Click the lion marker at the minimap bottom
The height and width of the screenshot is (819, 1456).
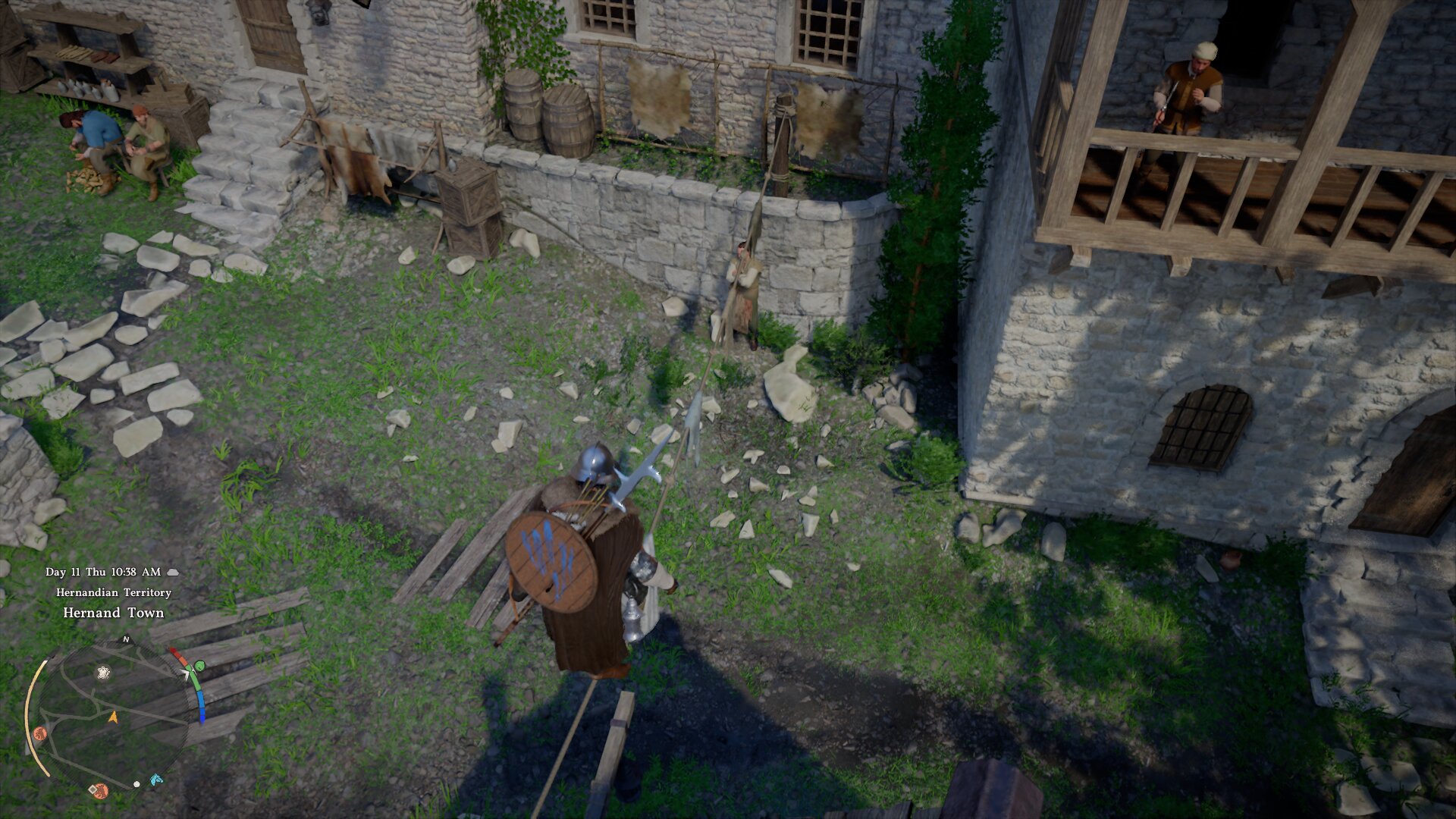(x=100, y=791)
